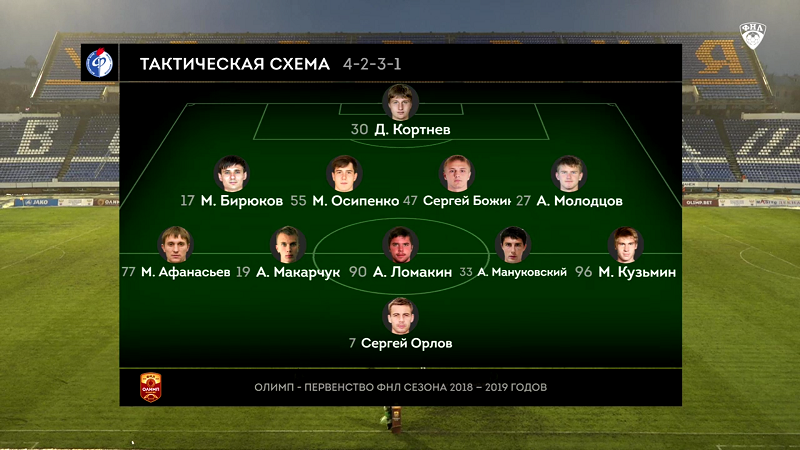Click A. Lomakin's player portrait
Image resolution: width=800 pixels, height=450 pixels.
click(x=400, y=244)
